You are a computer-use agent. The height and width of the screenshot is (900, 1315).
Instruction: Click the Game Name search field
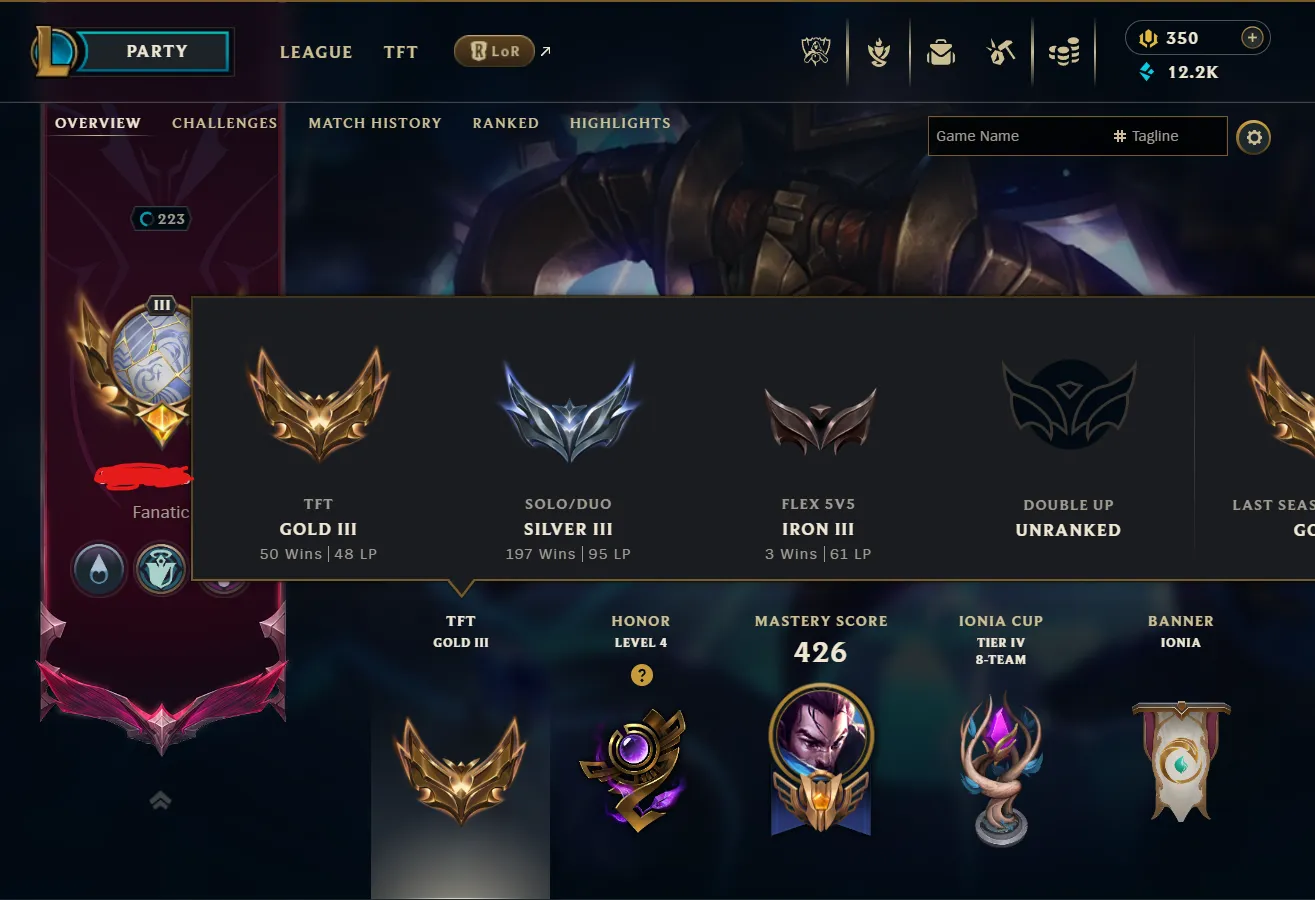pos(1010,136)
